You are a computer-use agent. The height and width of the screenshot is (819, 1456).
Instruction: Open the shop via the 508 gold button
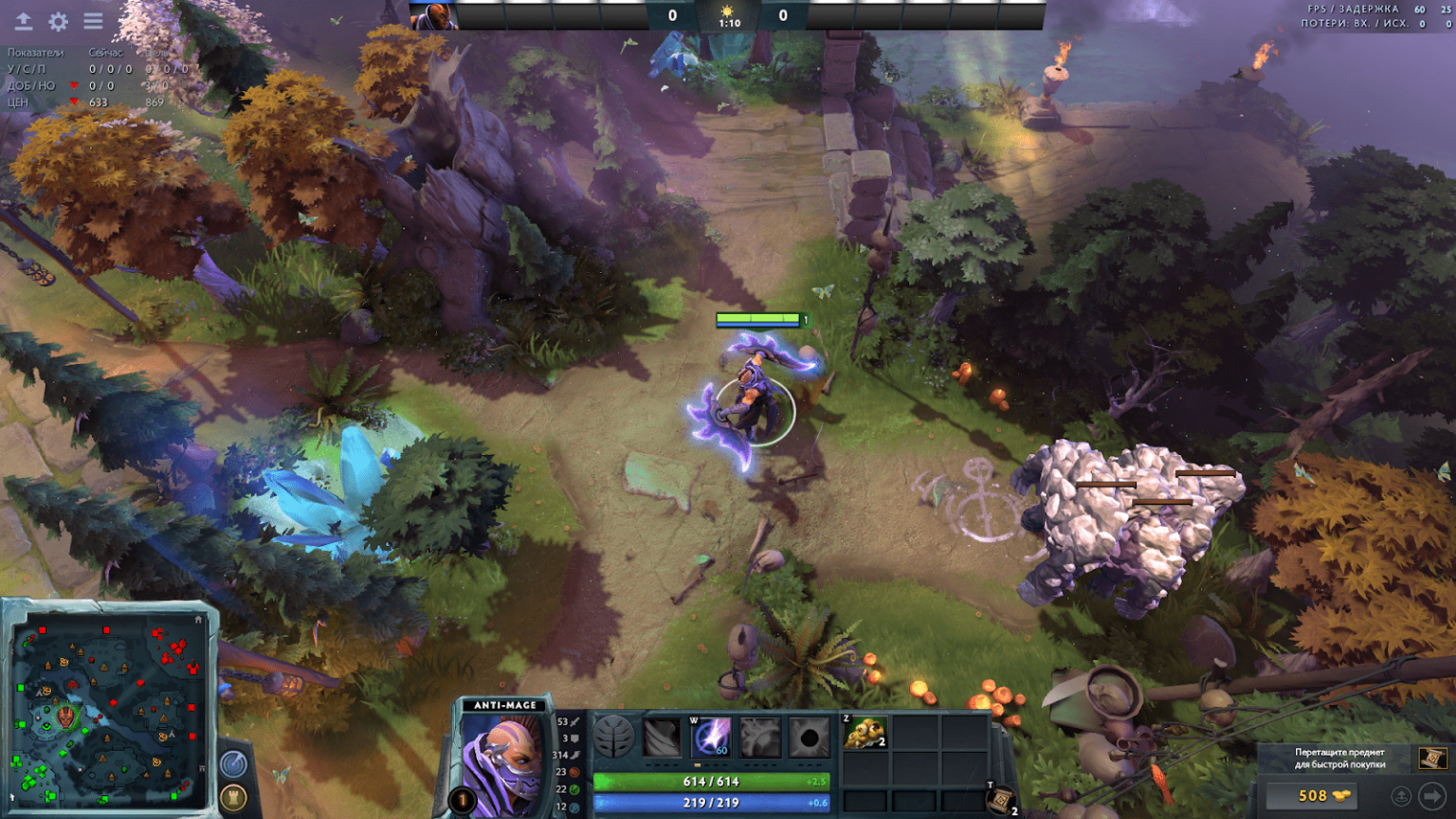1313,796
